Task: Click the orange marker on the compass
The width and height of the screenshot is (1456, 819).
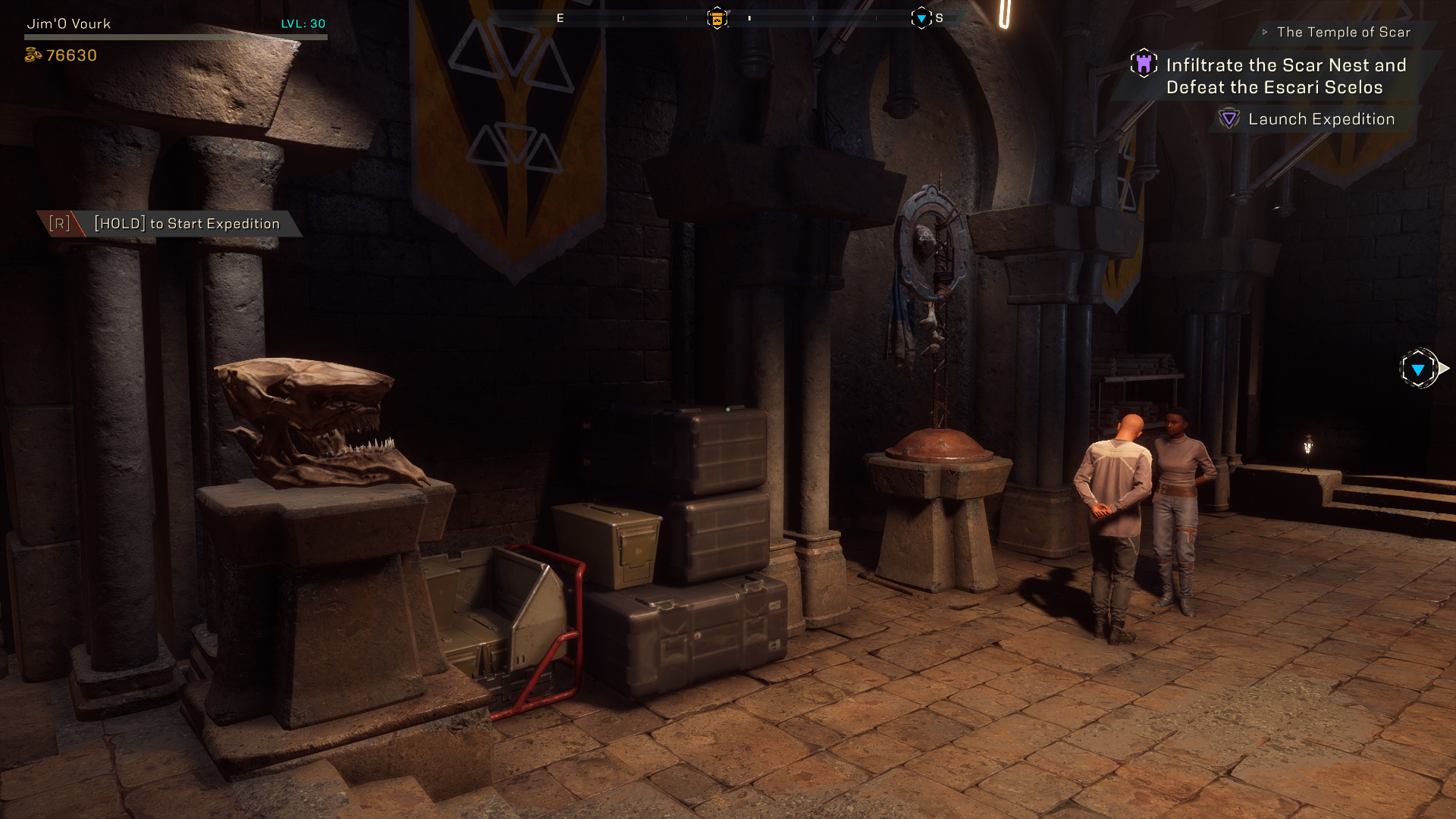Action: 717,18
